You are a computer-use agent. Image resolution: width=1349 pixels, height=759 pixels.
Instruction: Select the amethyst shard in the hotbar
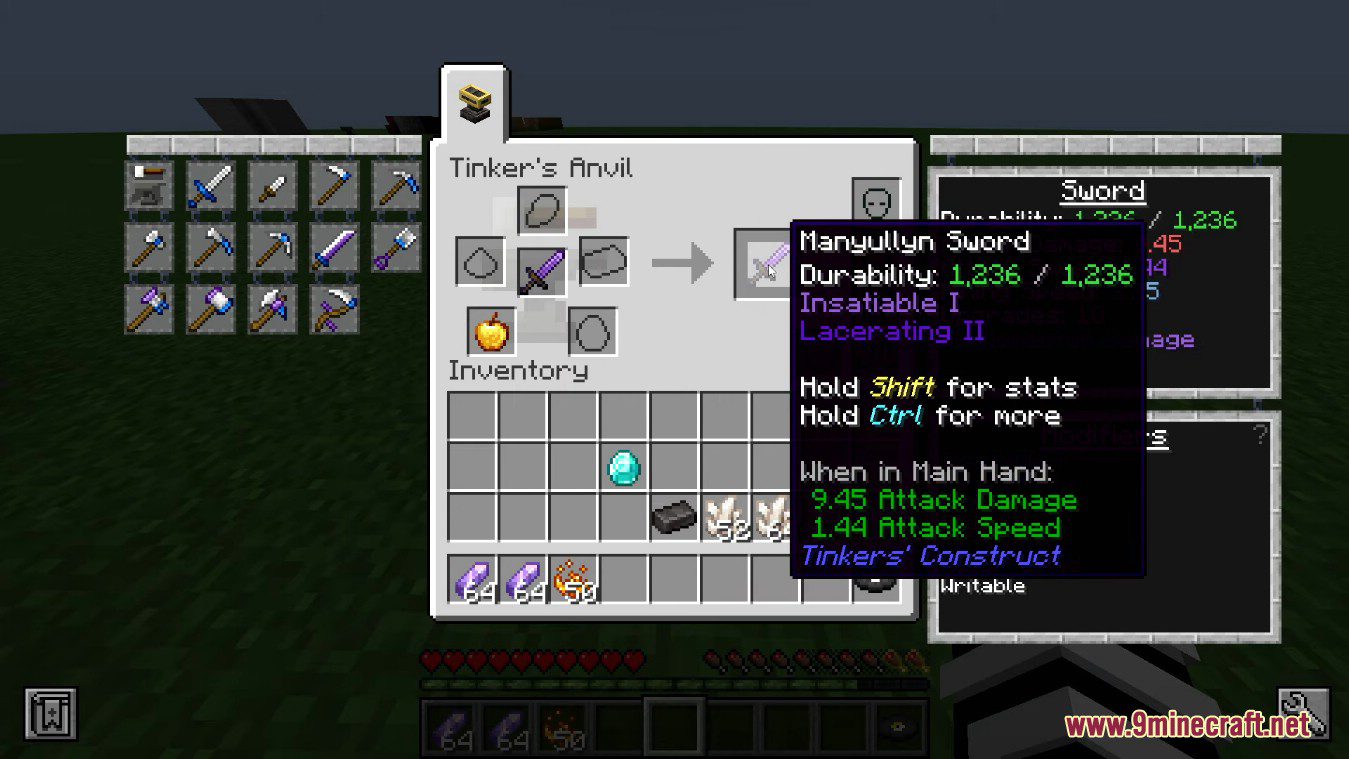pyautogui.click(x=448, y=731)
